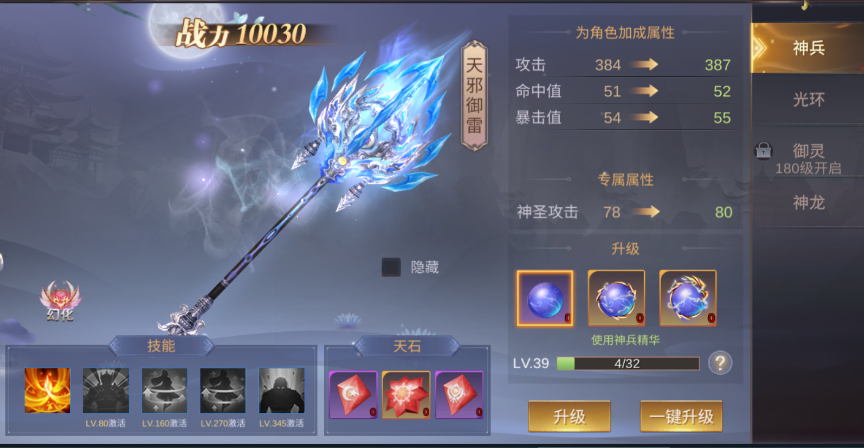864x448 pixels.
Task: Open the 光环 tab
Action: click(808, 100)
